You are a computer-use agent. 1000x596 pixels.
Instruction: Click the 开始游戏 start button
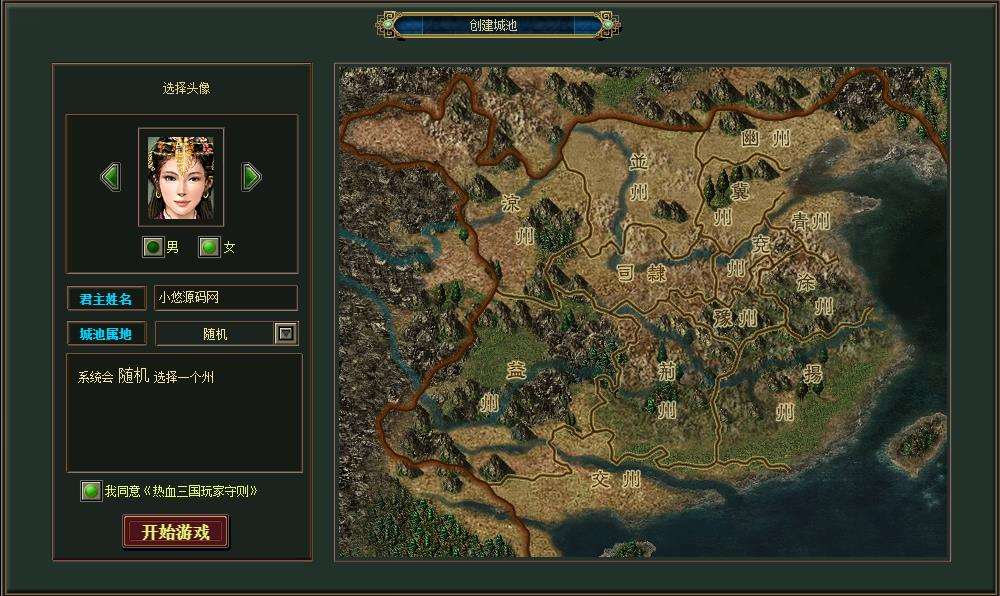click(176, 532)
